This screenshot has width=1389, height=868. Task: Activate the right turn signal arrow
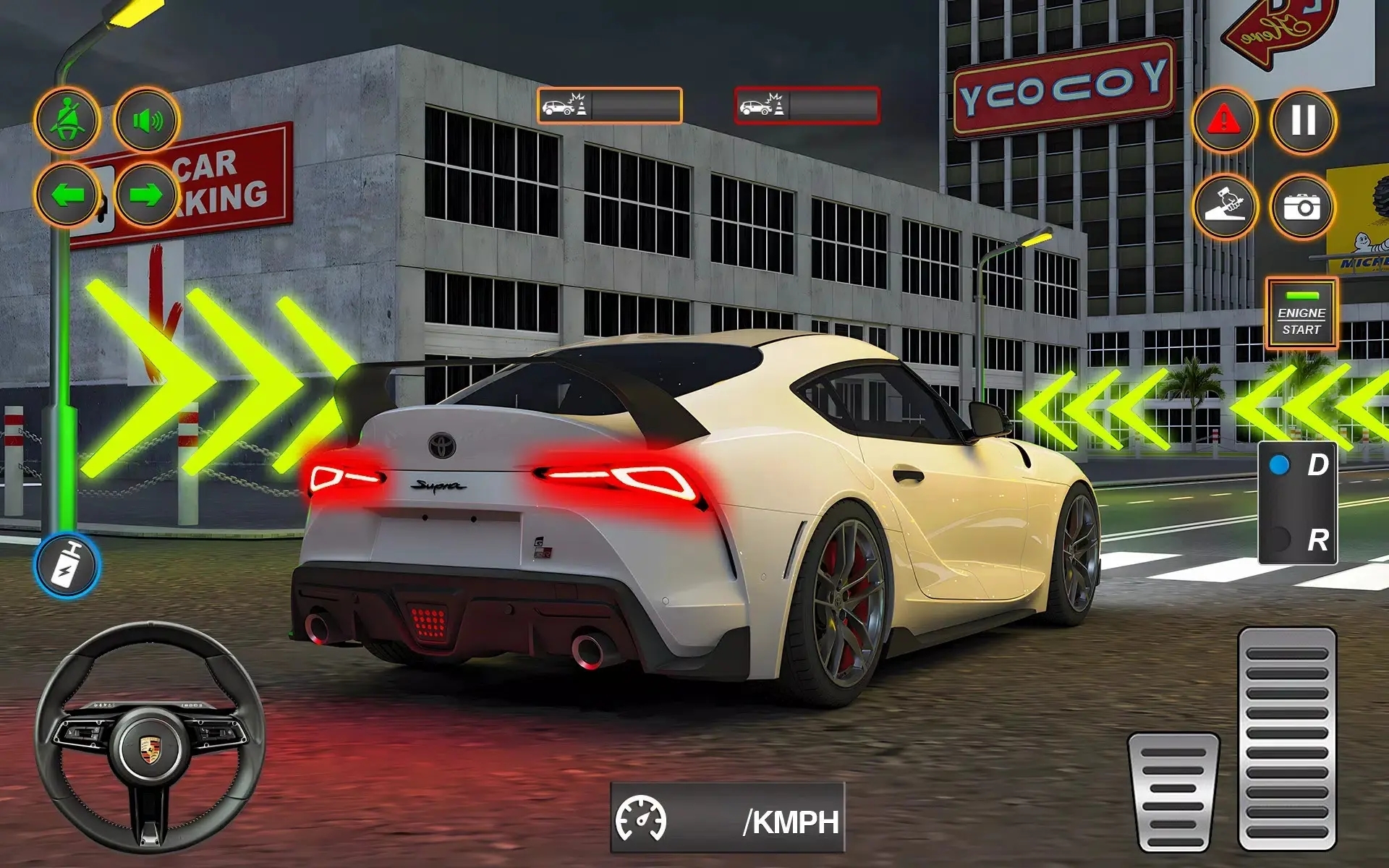click(147, 195)
